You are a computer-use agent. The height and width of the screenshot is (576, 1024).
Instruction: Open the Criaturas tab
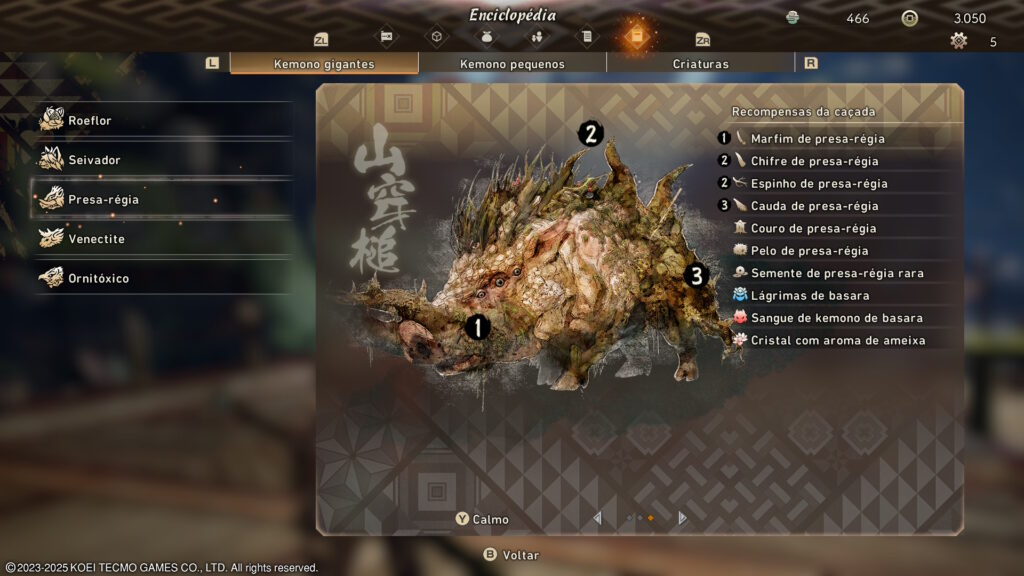click(x=700, y=64)
